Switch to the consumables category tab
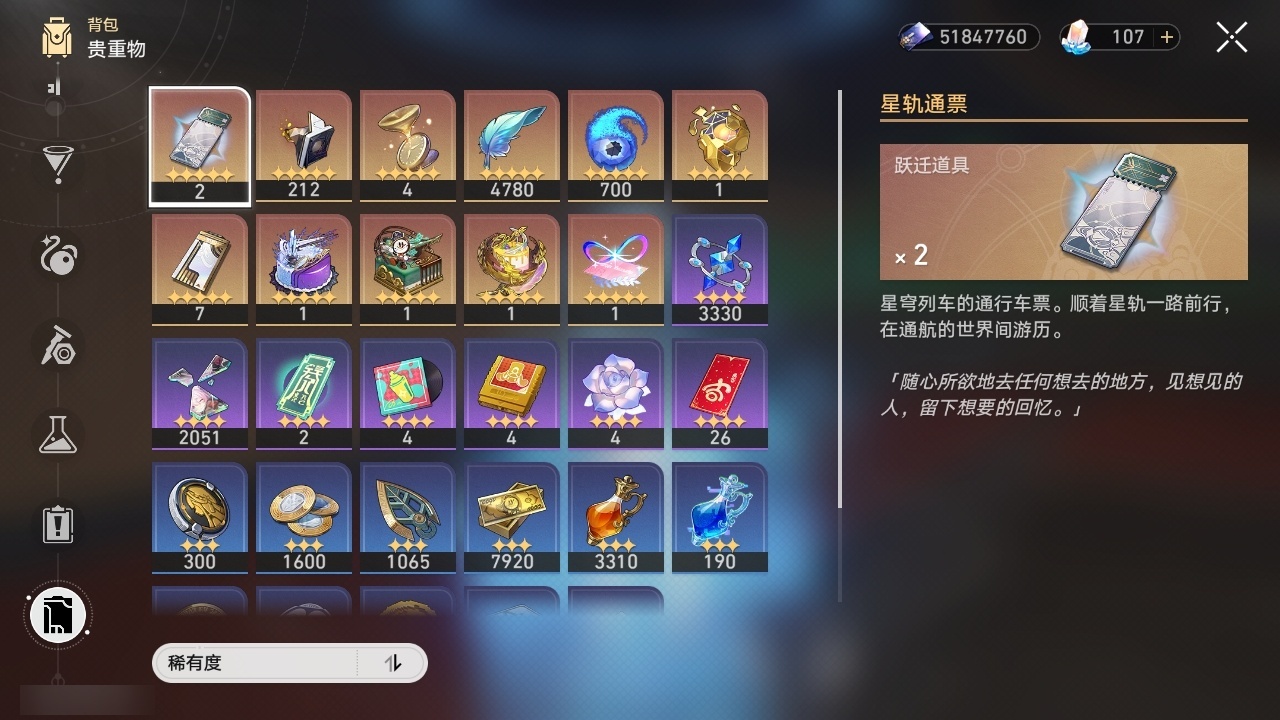Image resolution: width=1280 pixels, height=720 pixels. pyautogui.click(x=57, y=255)
